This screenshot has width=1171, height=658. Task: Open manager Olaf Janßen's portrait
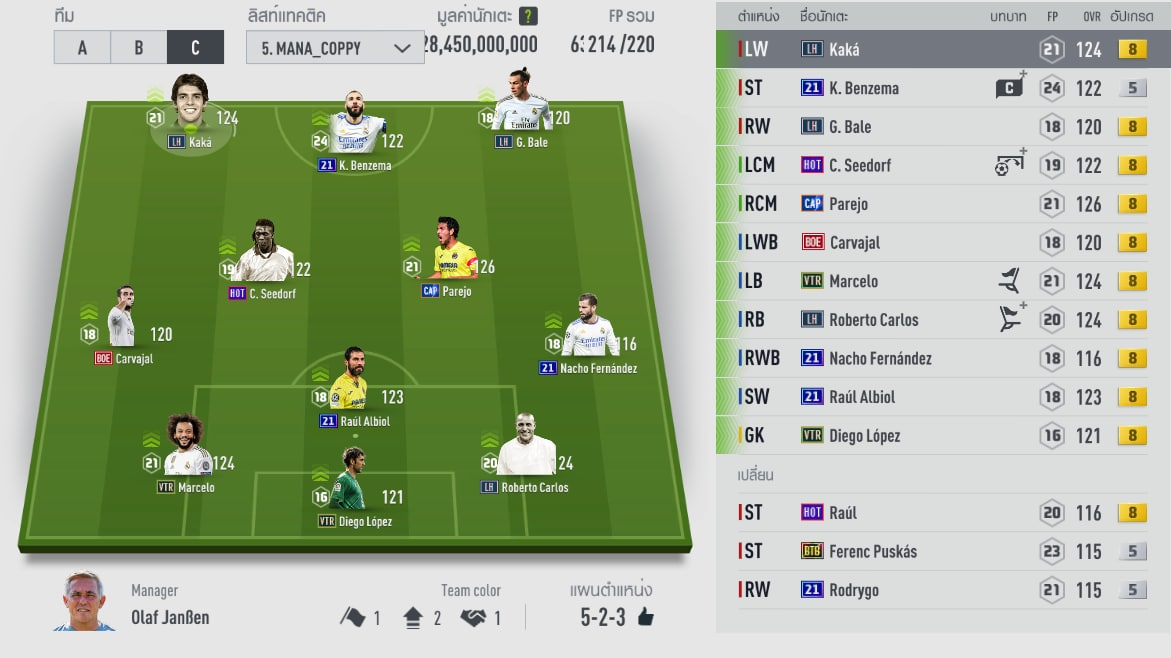click(84, 602)
